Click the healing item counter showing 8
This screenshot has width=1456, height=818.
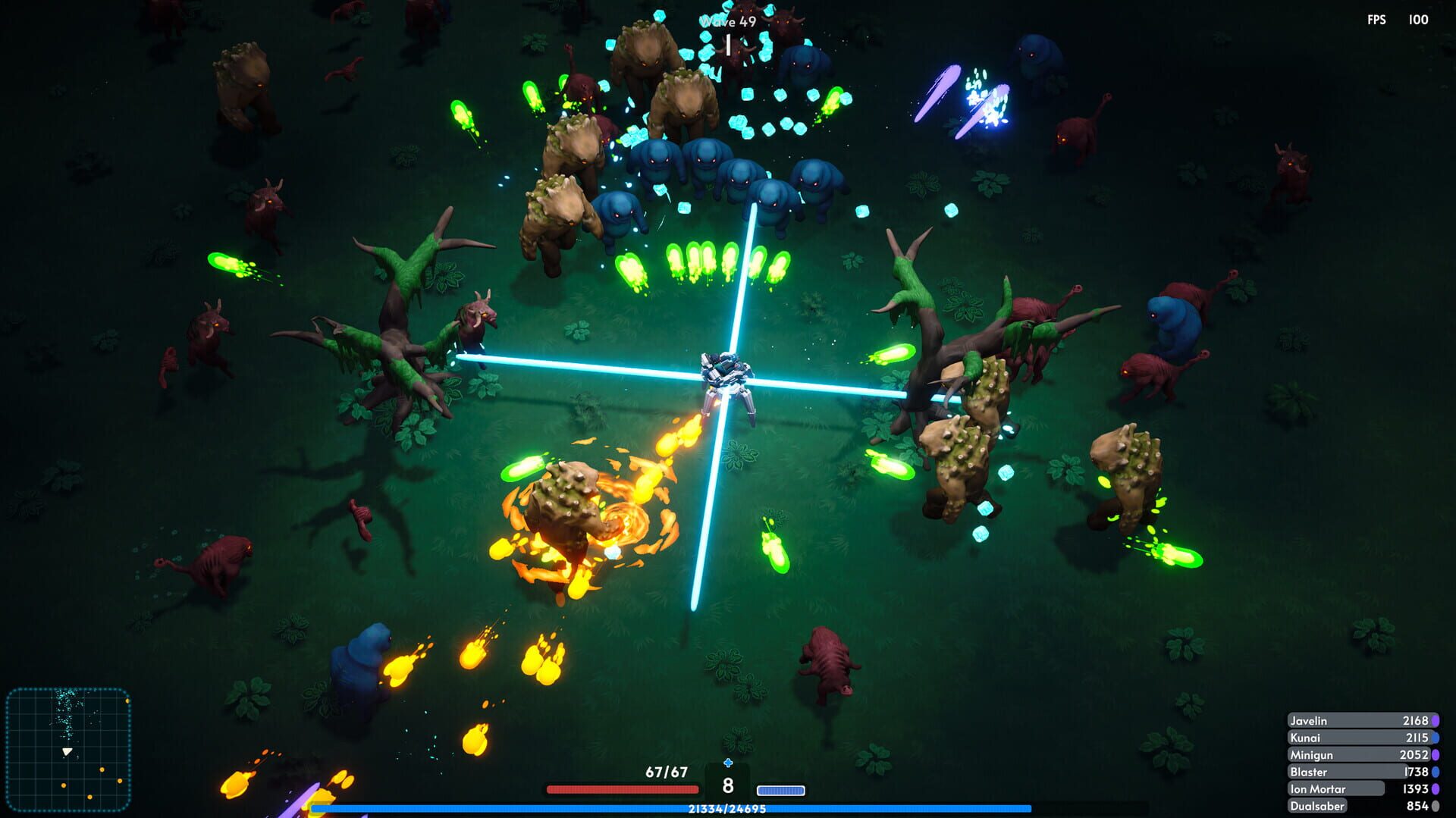click(x=727, y=786)
